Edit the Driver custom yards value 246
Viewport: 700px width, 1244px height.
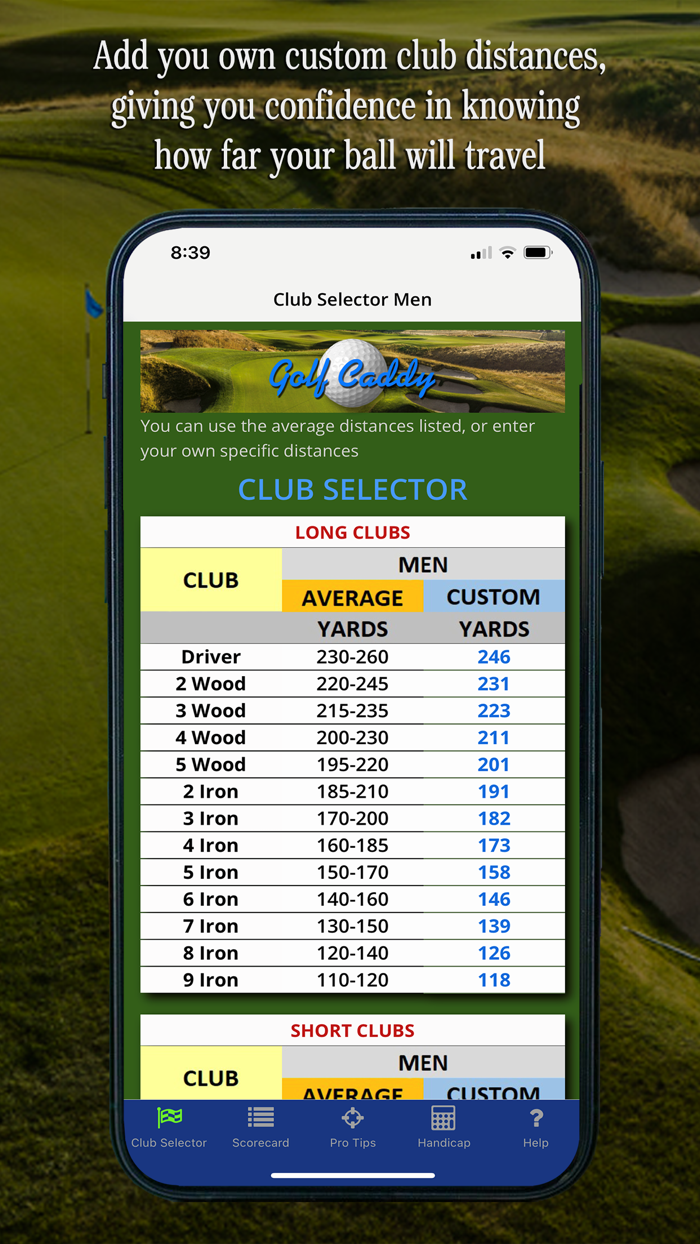pyautogui.click(x=494, y=657)
